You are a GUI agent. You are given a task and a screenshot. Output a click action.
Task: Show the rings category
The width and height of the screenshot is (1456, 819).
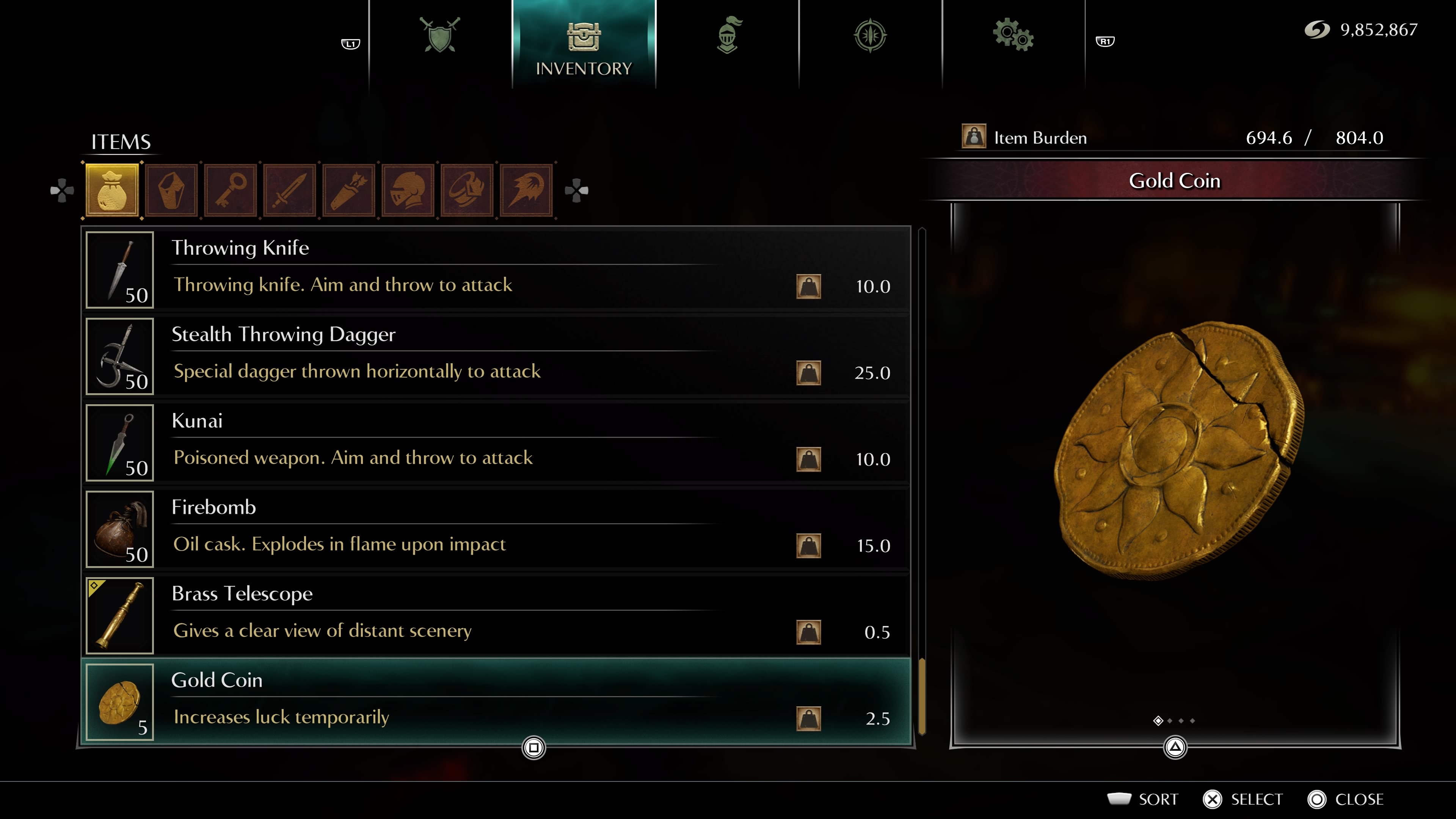[467, 190]
